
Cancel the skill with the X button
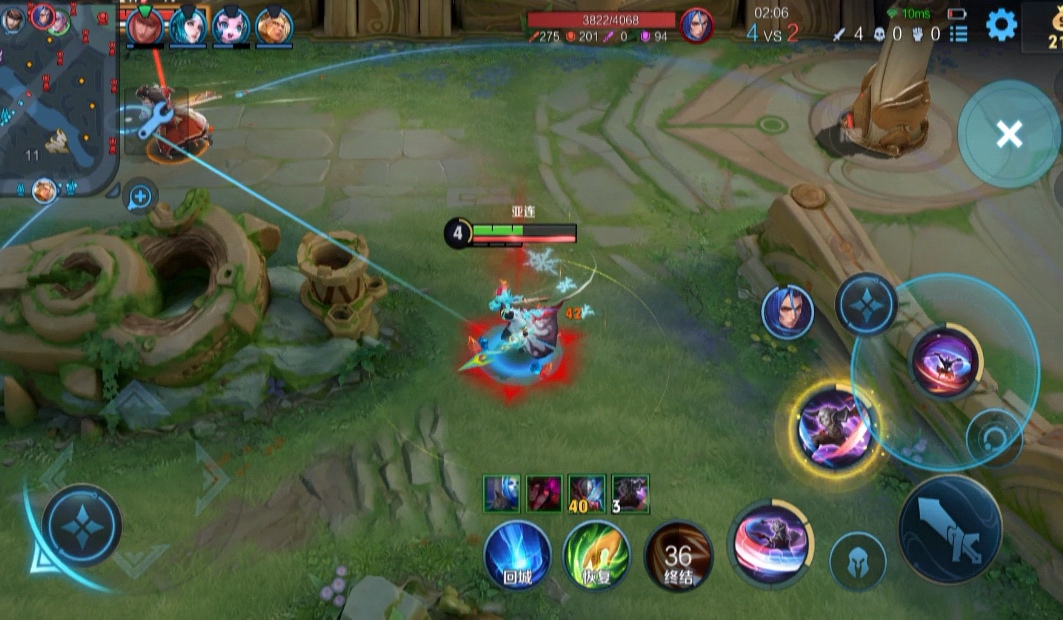click(1008, 134)
